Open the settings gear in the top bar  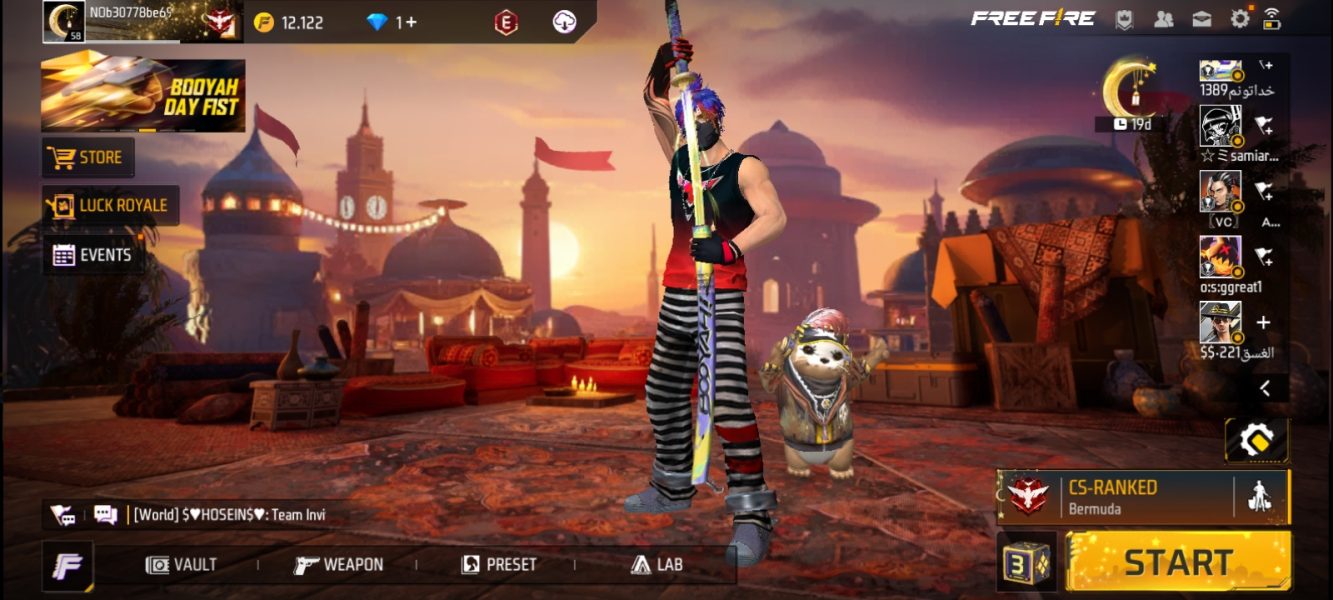click(1240, 18)
